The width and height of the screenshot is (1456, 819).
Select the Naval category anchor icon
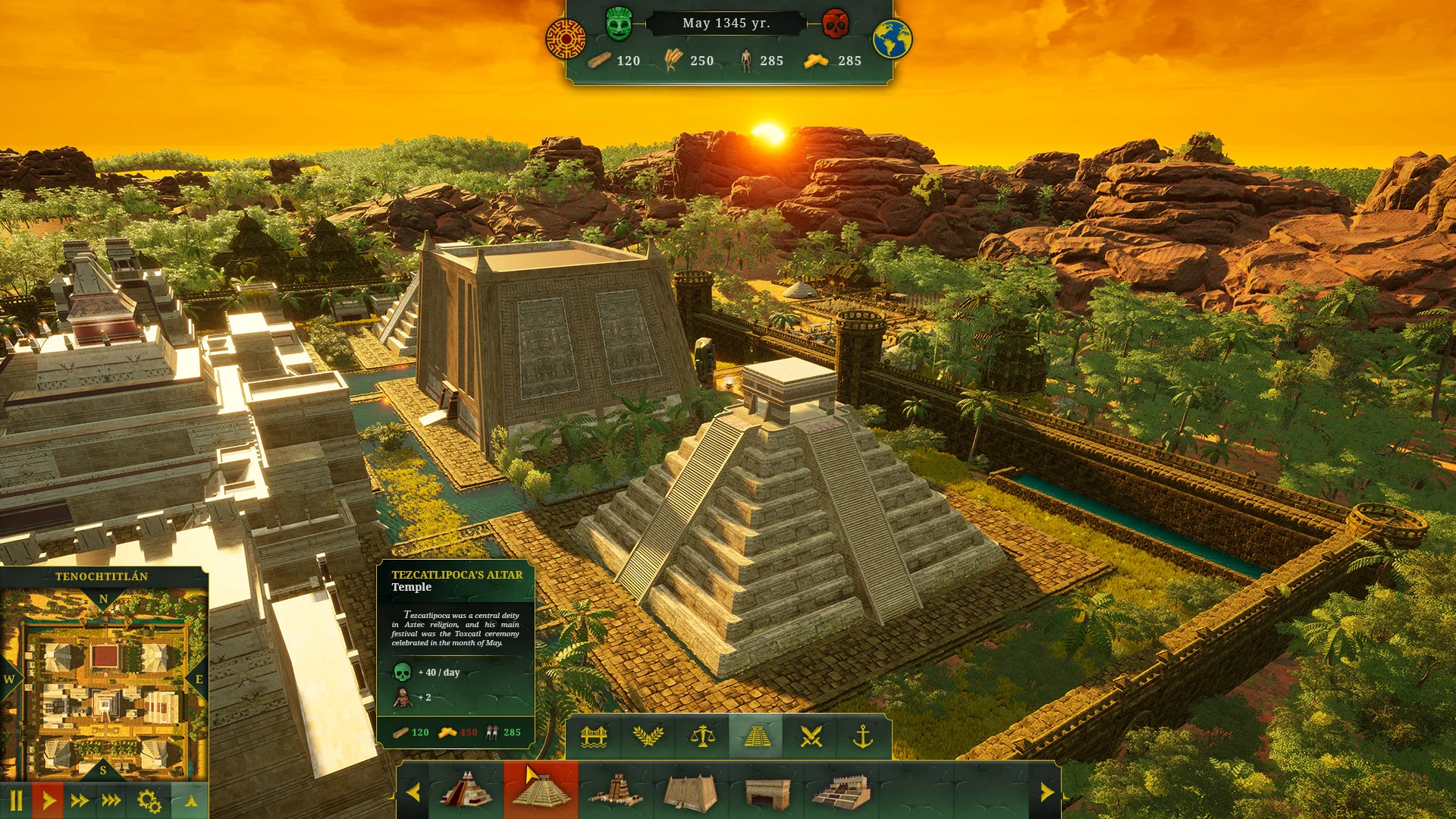click(865, 736)
